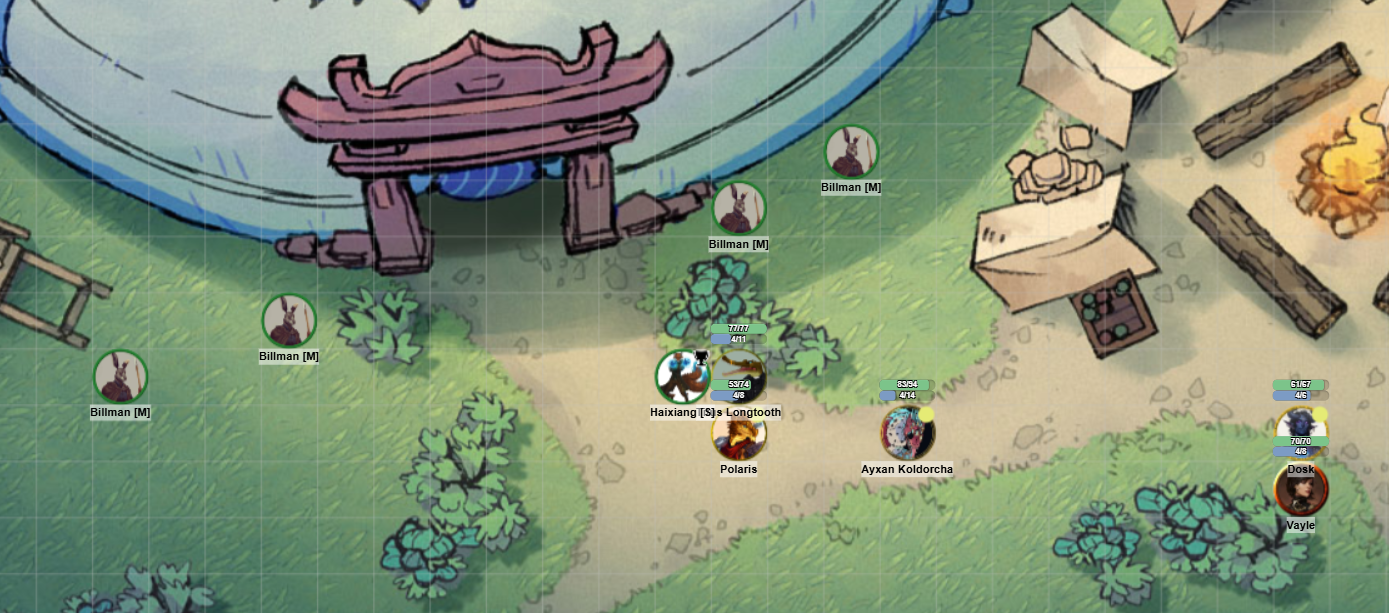Select the Ayxan Koldorcha token
1389x613 pixels.
907,433
